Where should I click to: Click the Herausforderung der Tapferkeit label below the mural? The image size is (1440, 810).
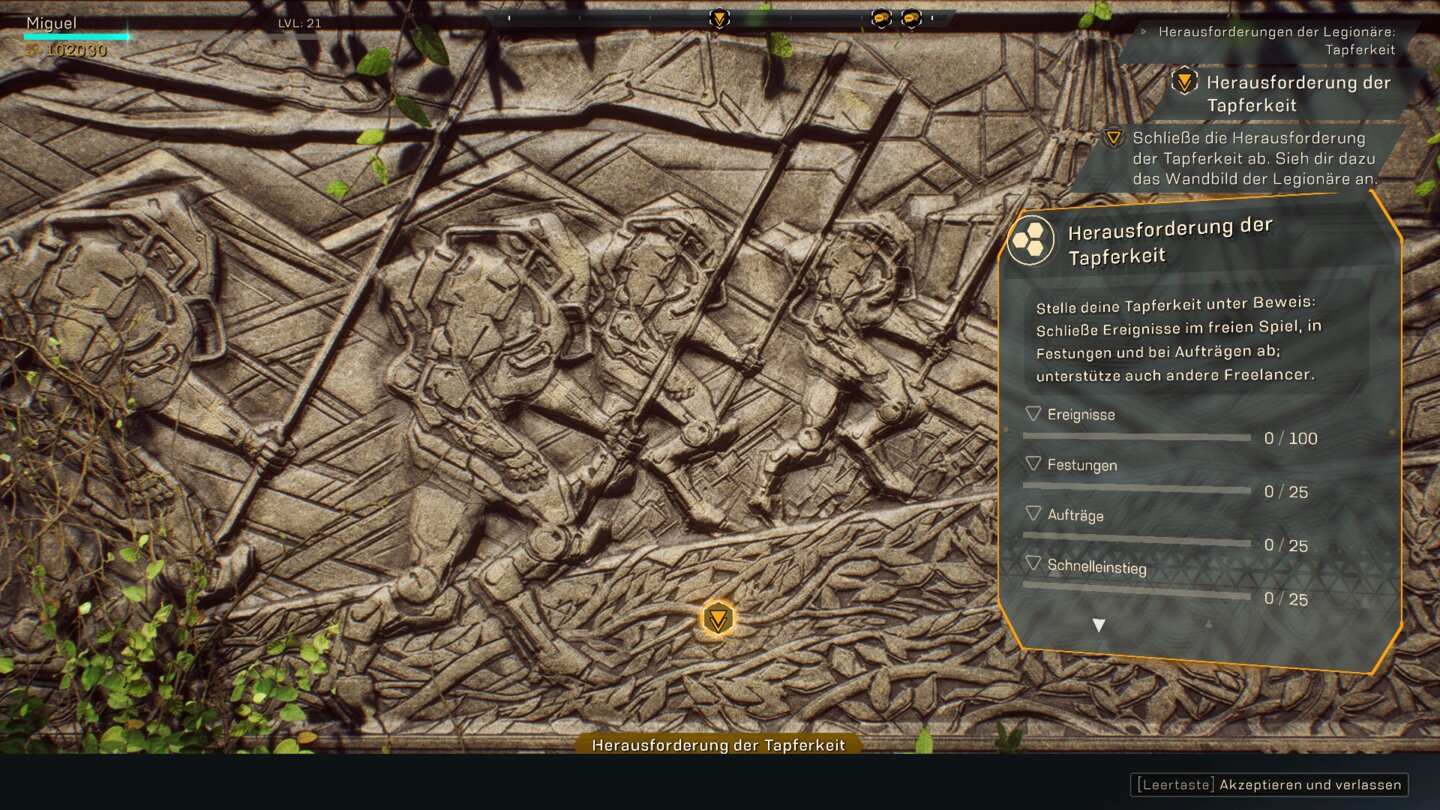click(718, 745)
